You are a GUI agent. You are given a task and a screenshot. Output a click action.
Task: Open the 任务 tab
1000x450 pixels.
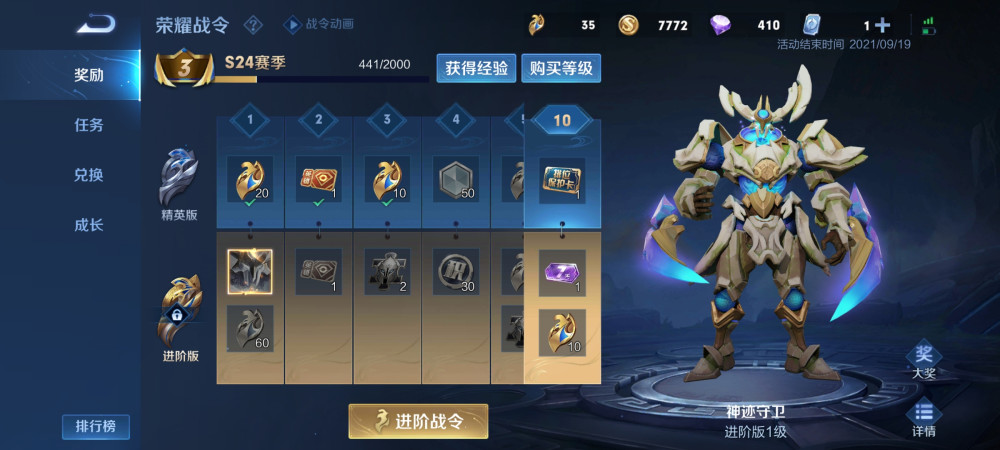89,125
